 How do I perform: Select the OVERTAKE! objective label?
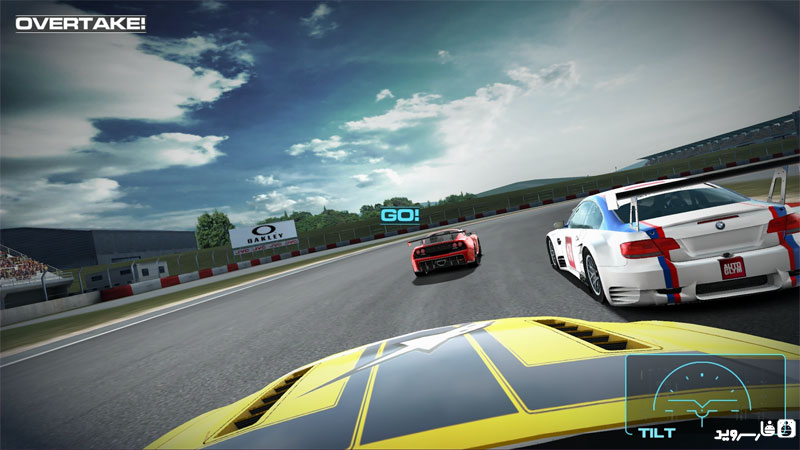[x=81, y=22]
